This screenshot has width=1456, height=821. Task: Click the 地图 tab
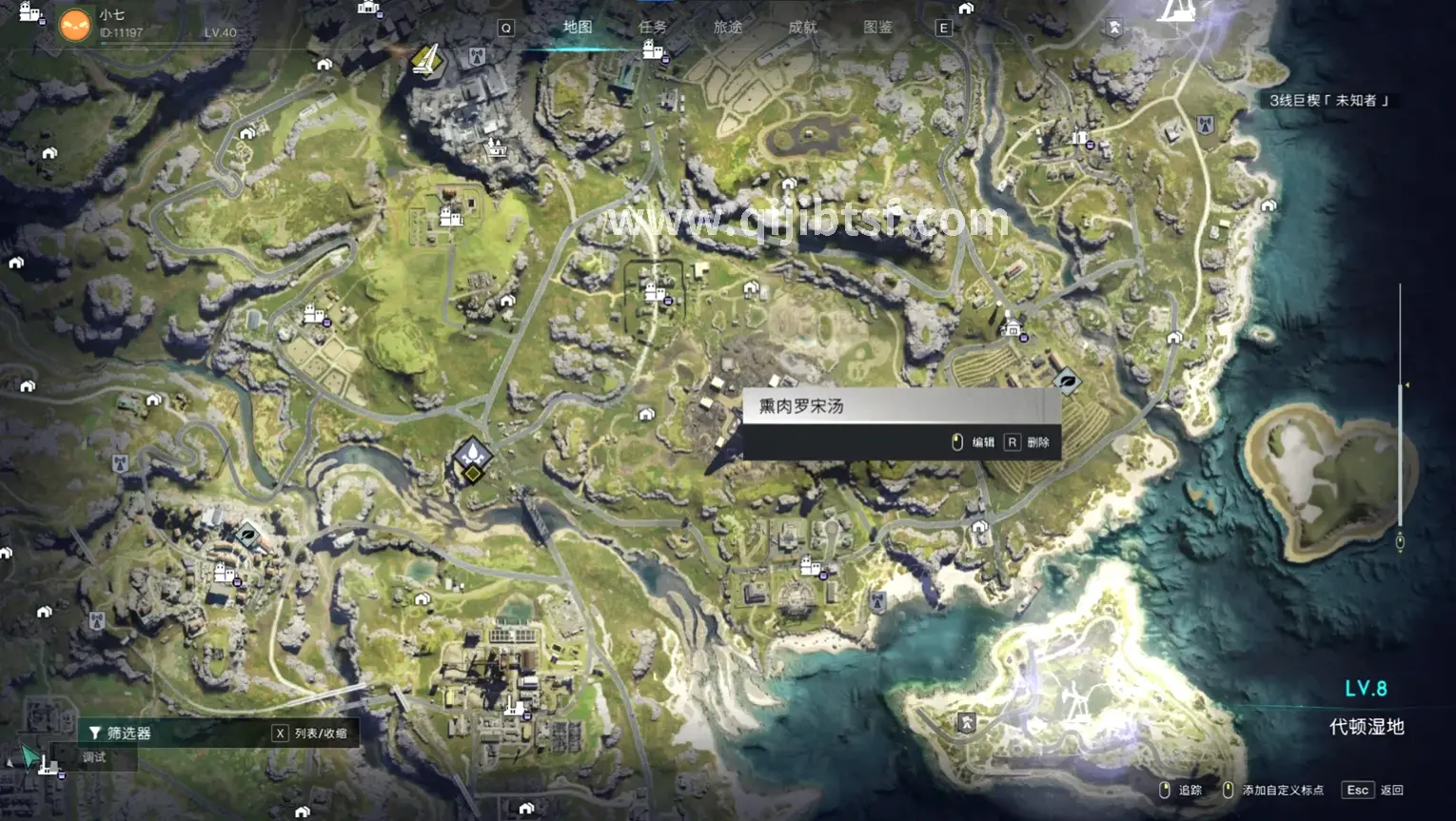pyautogui.click(x=578, y=28)
